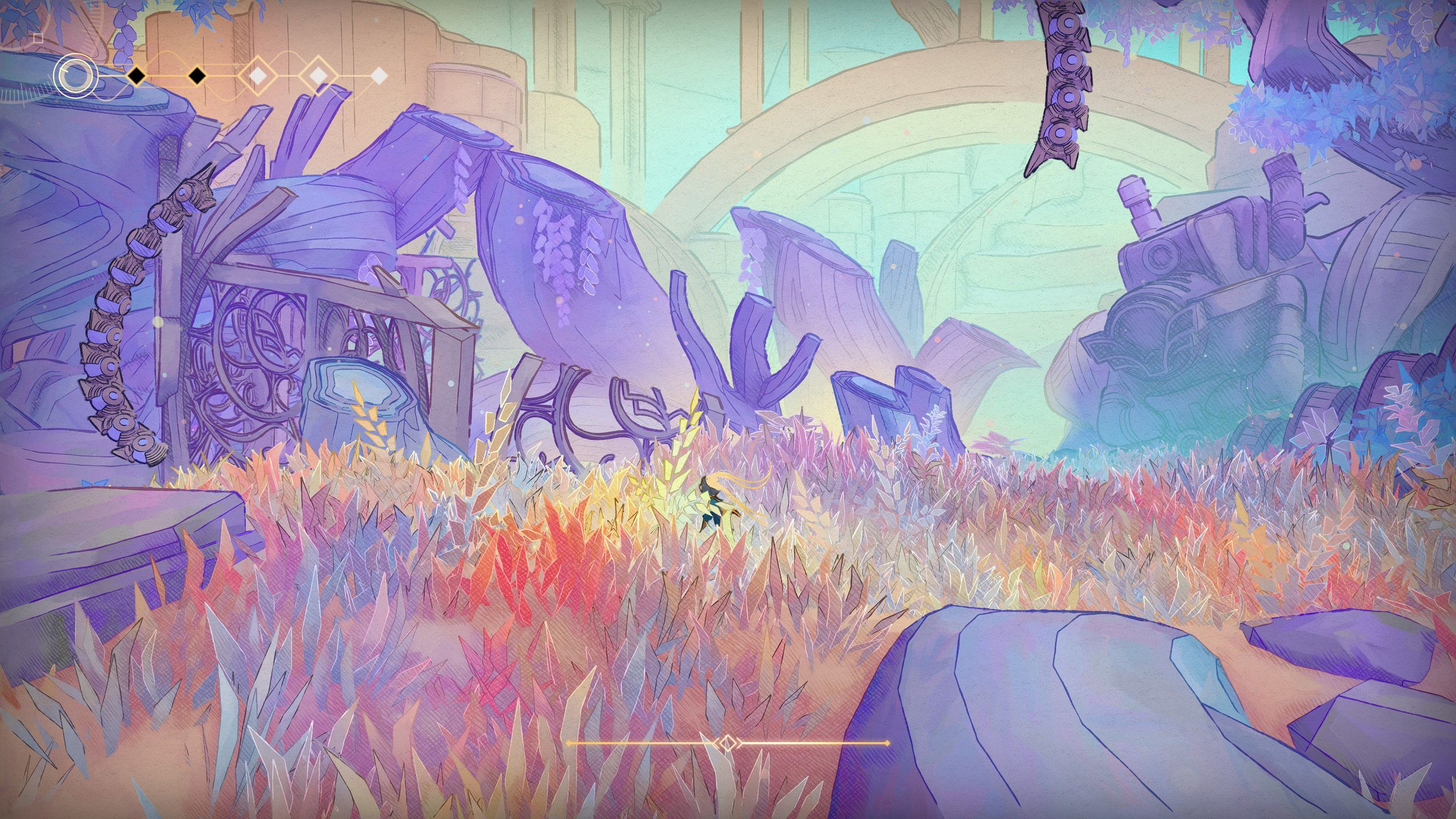The image size is (1456, 819).
Task: Click the faint square icon in the top-left corner
Action: pyautogui.click(x=38, y=38)
